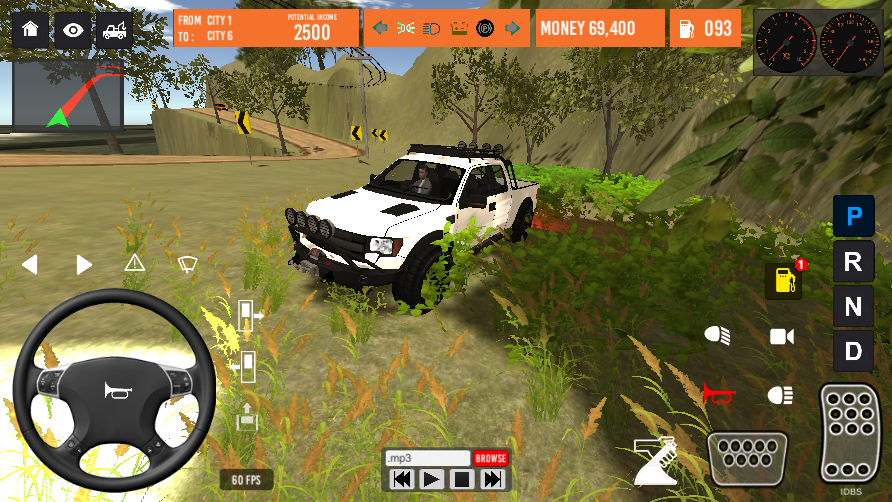Viewport: 892px width, 502px height.
Task: Toggle the windshield wipers
Action: pyautogui.click(x=187, y=264)
